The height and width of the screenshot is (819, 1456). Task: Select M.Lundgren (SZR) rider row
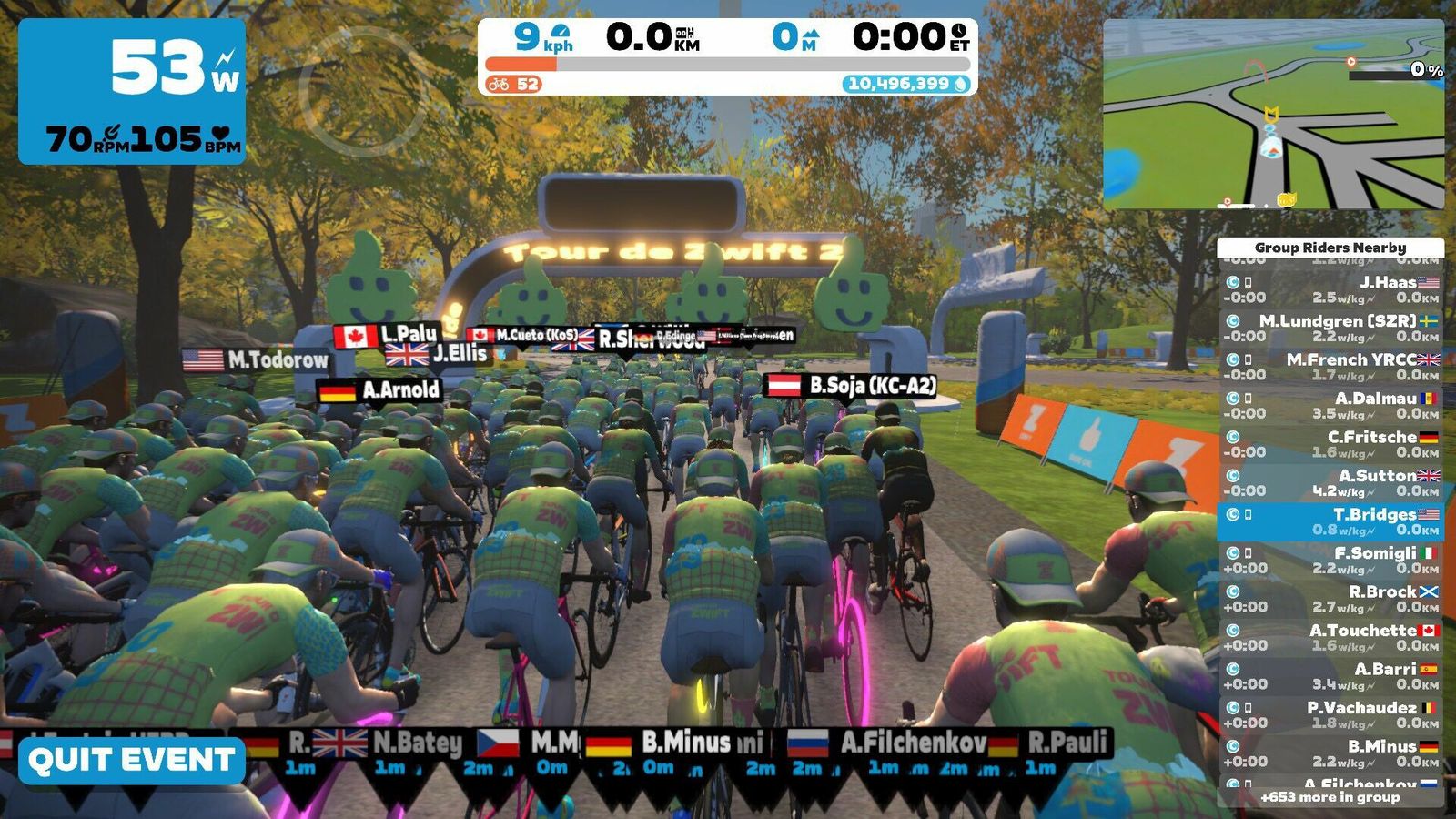click(x=1330, y=329)
